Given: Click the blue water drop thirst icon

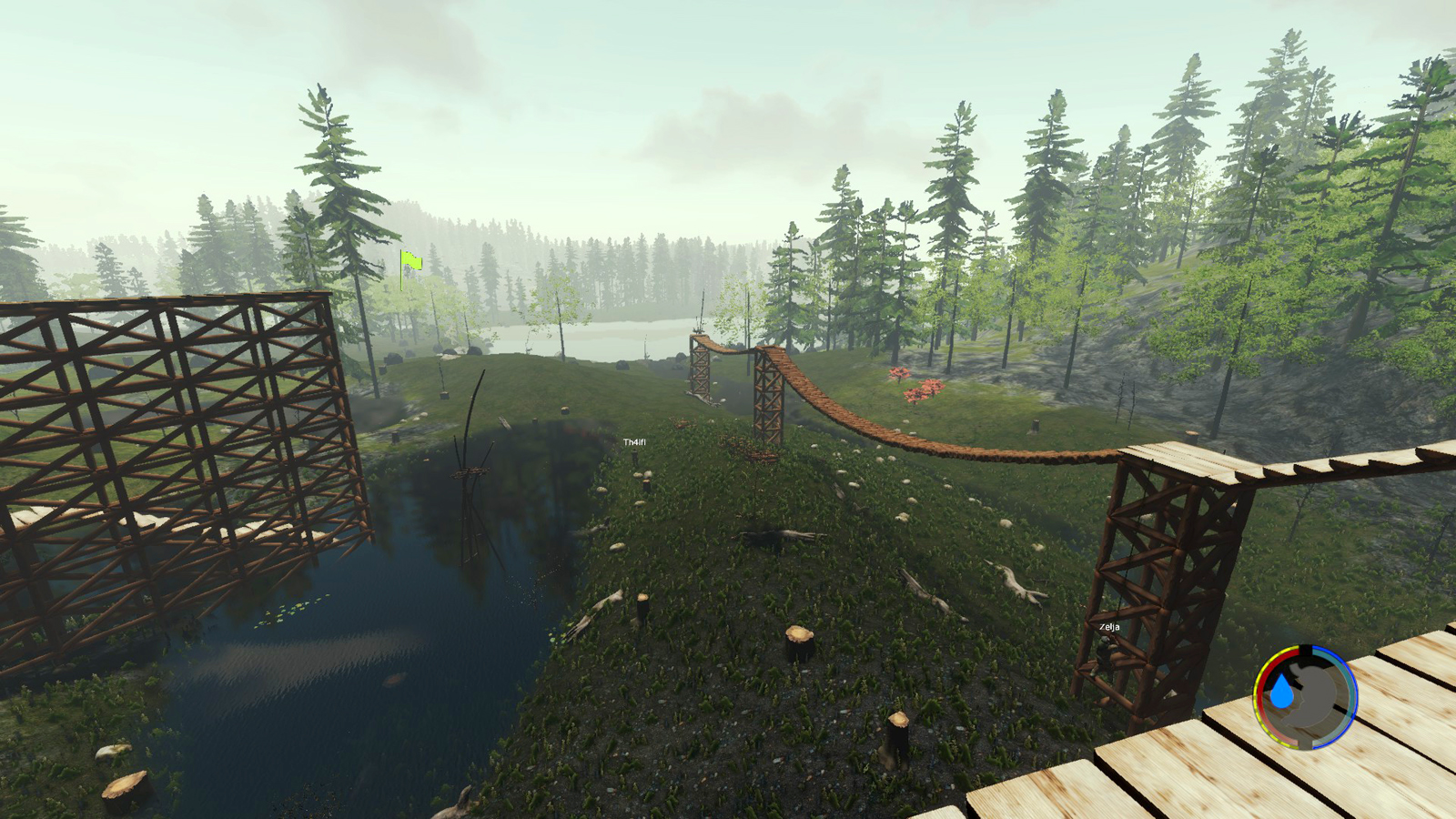Looking at the screenshot, I should coord(1282,693).
